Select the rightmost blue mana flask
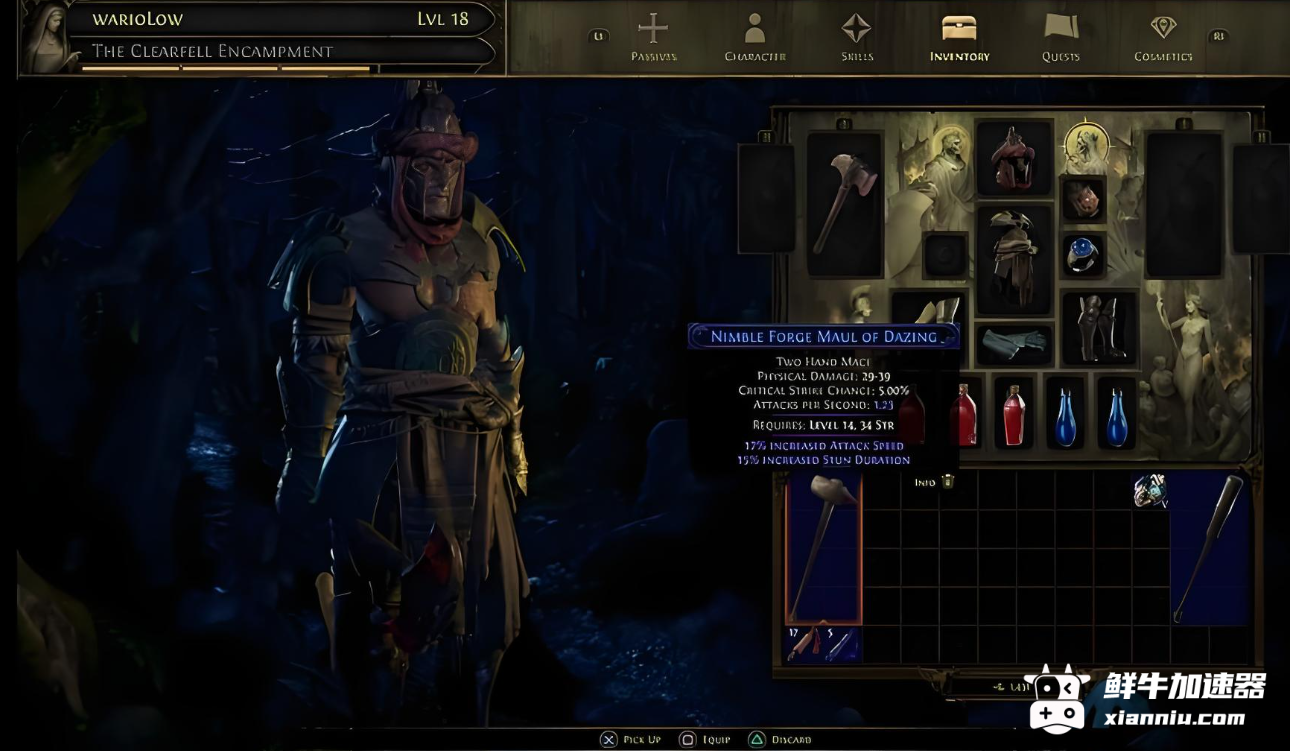Viewport: 1290px width, 751px height. point(1117,415)
